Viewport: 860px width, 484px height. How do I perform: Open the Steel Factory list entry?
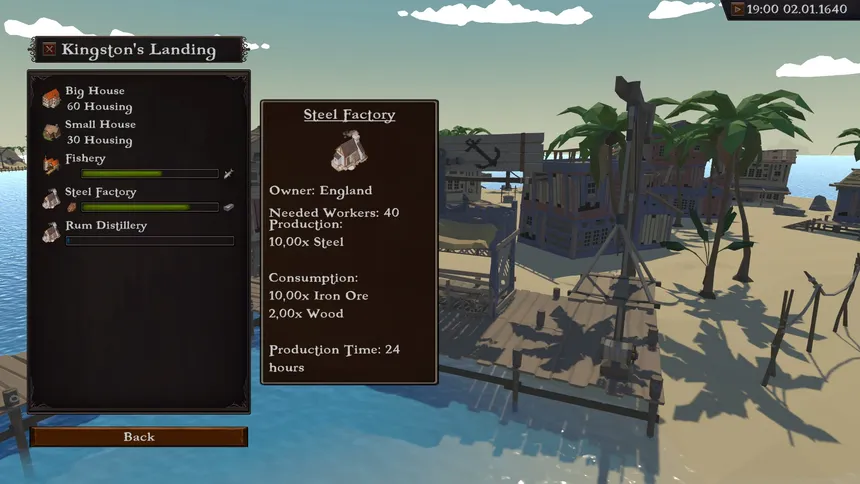(x=139, y=199)
